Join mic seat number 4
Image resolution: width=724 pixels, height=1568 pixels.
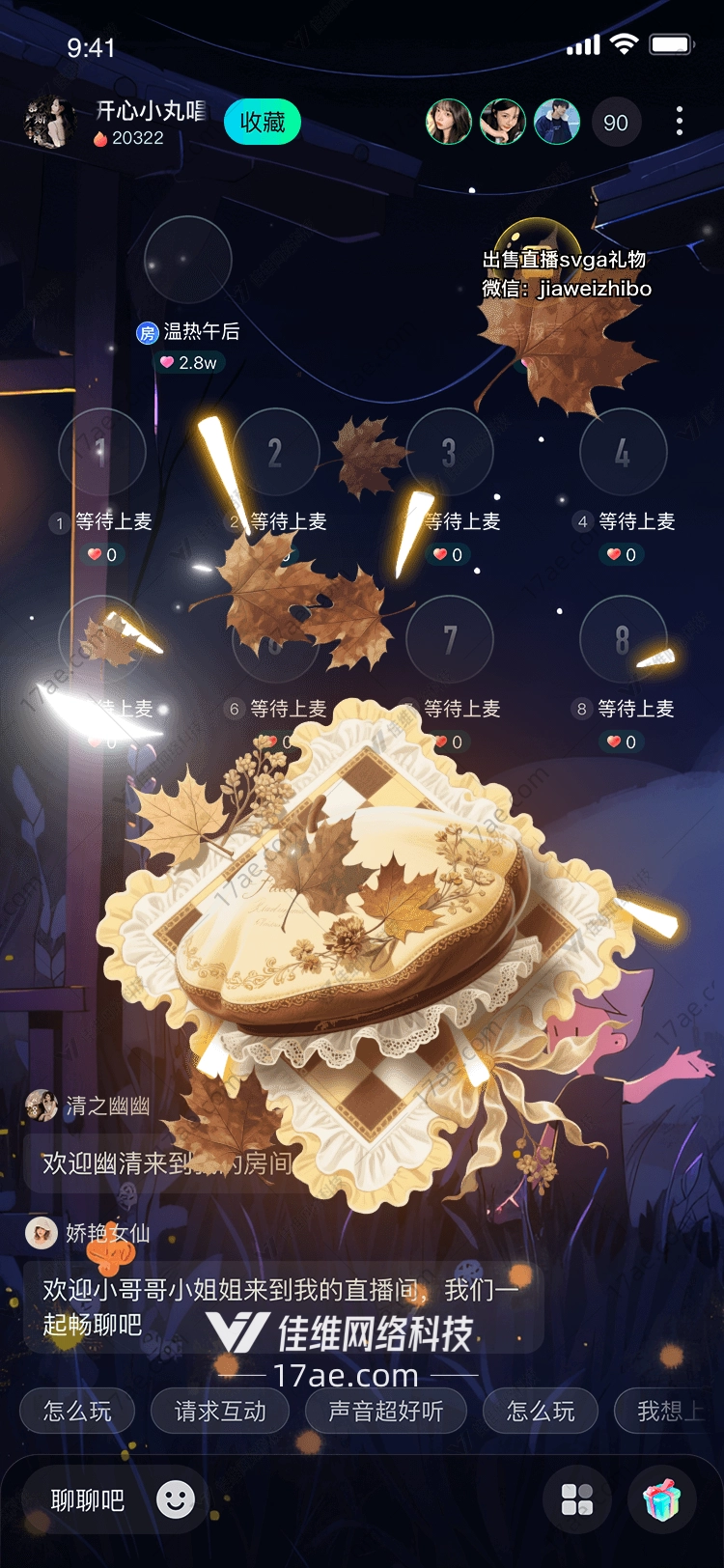pyautogui.click(x=623, y=452)
